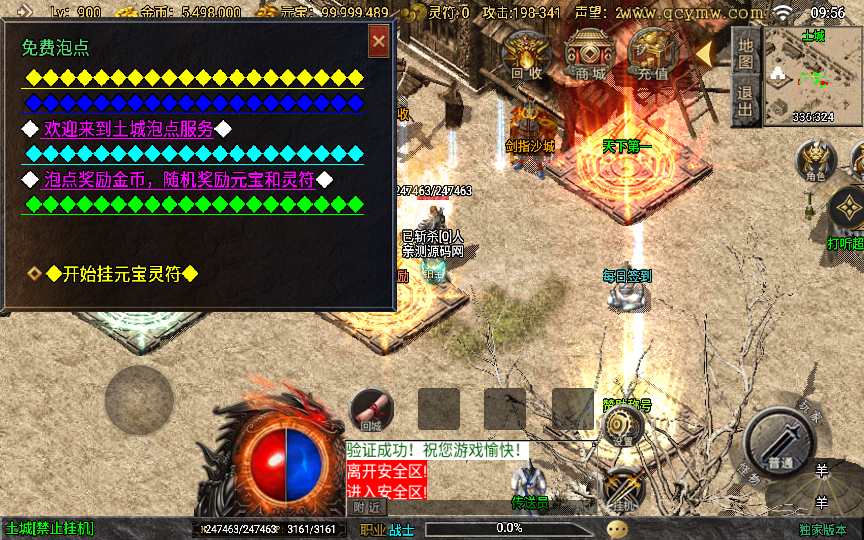Tap the virtual joystick pad
This screenshot has width=864, height=540.
[139, 401]
